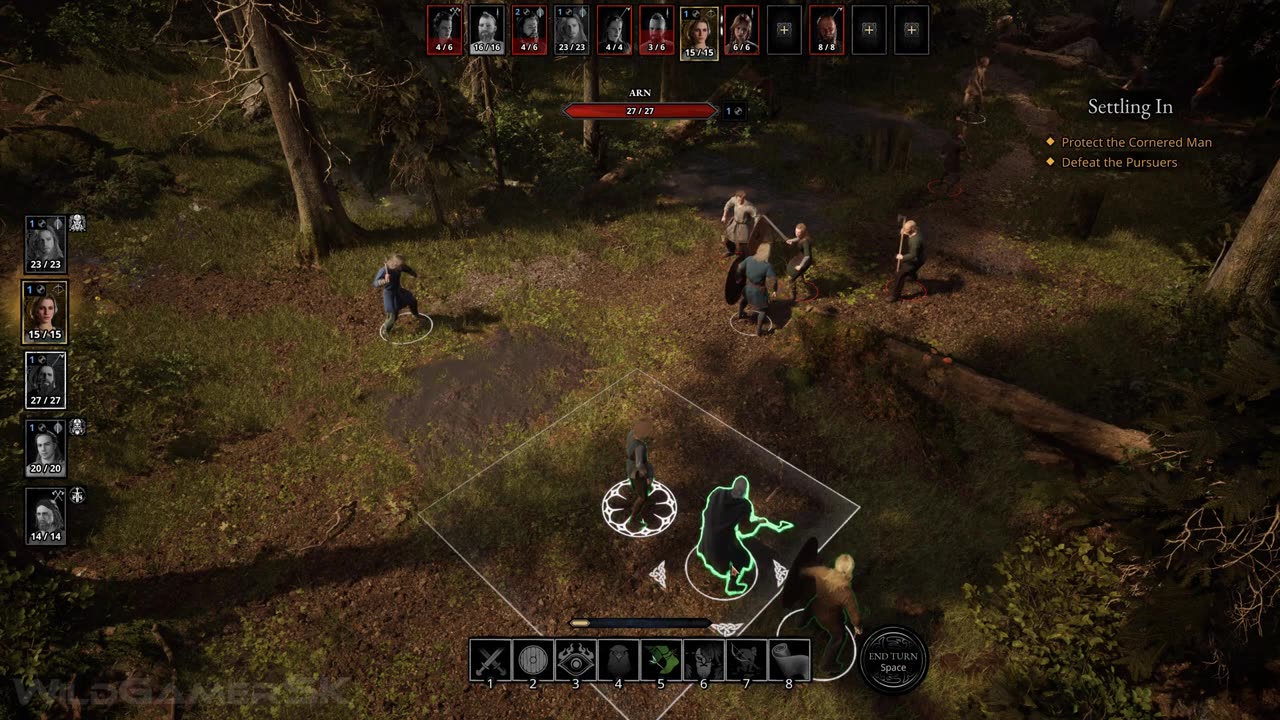Open the Settling In quest tracker
1280x720 pixels.
[x=1130, y=107]
